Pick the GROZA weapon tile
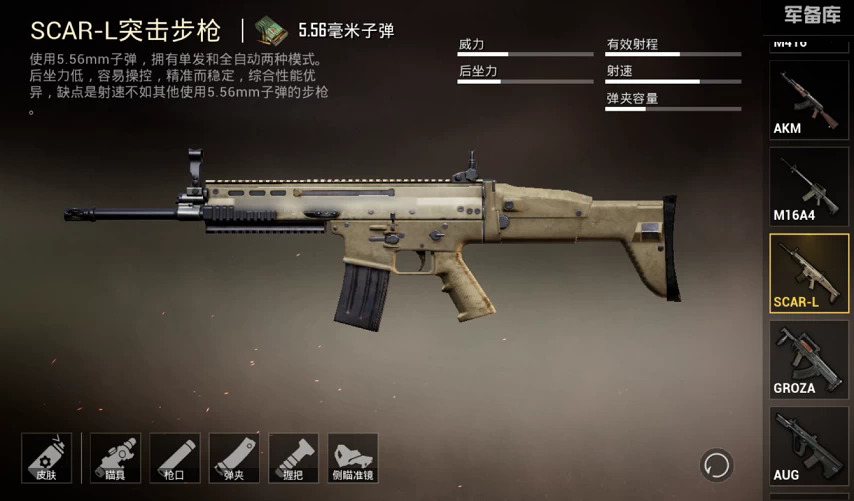This screenshot has height=501, width=854. click(809, 360)
